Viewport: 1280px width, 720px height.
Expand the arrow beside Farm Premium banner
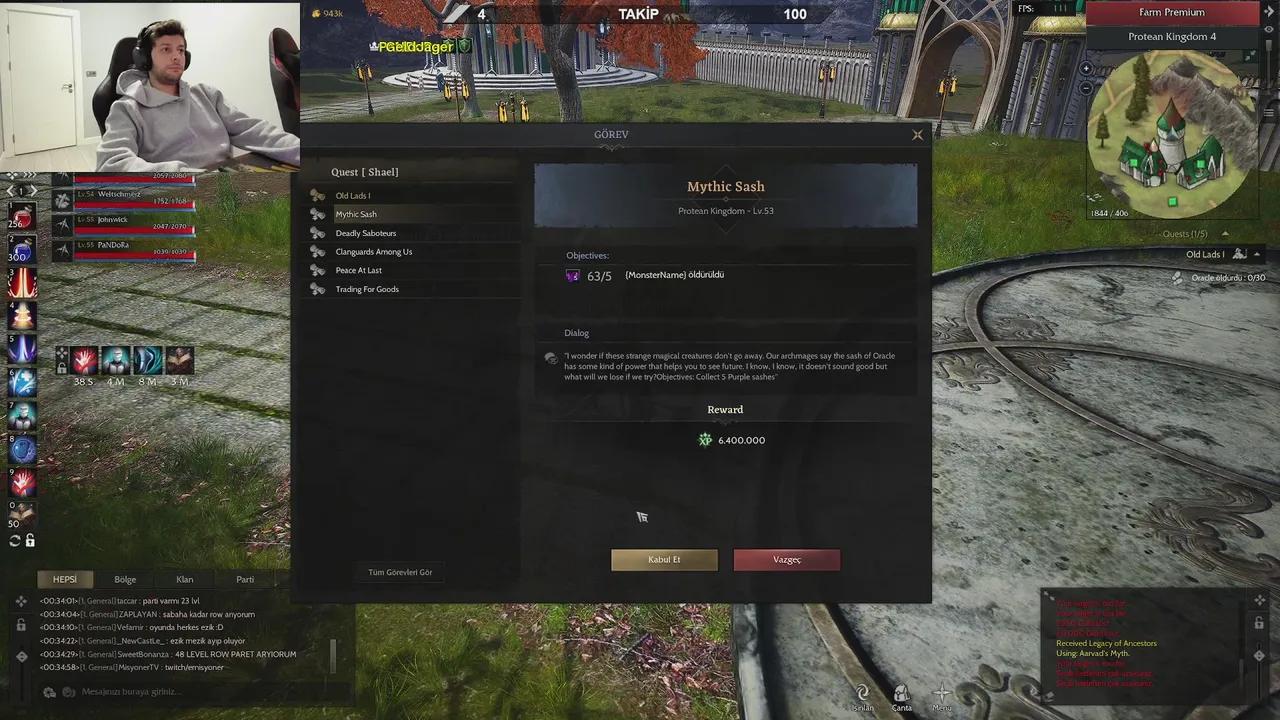[x=1269, y=11]
